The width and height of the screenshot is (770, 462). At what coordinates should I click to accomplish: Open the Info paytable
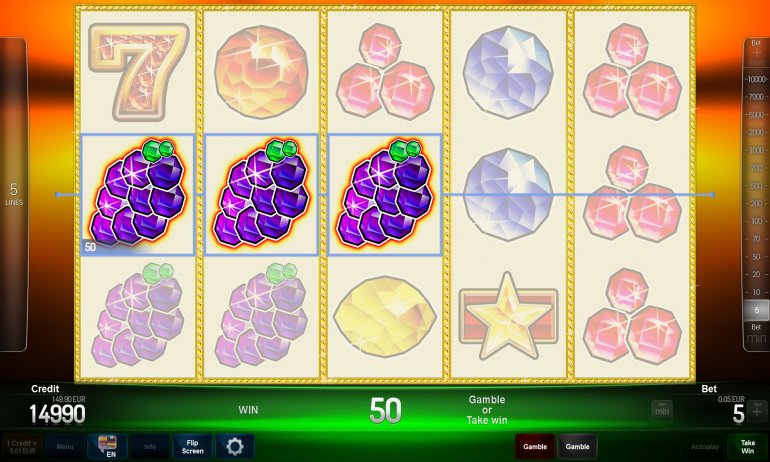pyautogui.click(x=149, y=446)
